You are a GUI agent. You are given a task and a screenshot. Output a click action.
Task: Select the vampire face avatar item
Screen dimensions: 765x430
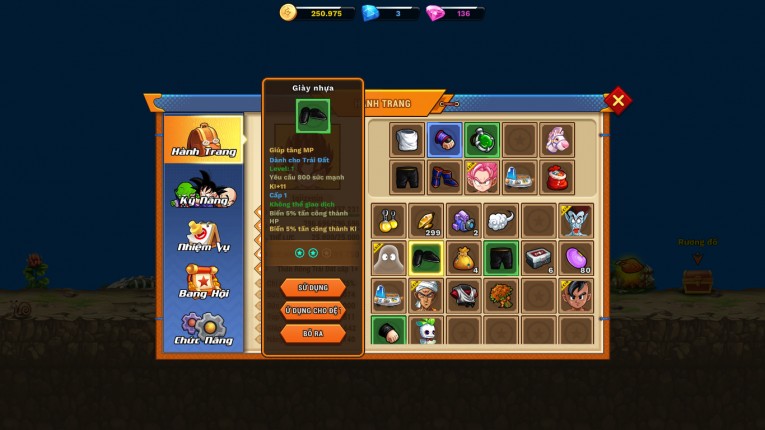576,221
